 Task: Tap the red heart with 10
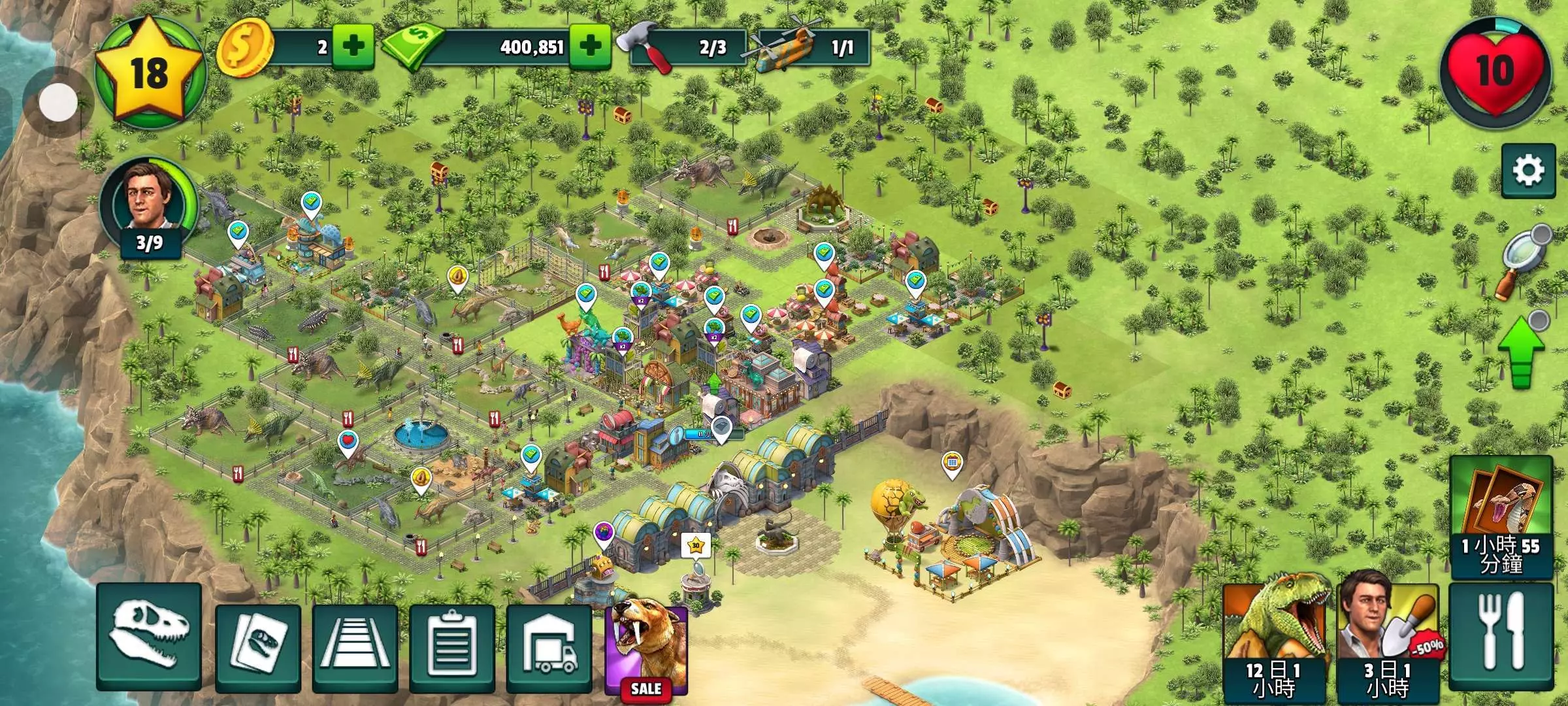(x=1495, y=72)
